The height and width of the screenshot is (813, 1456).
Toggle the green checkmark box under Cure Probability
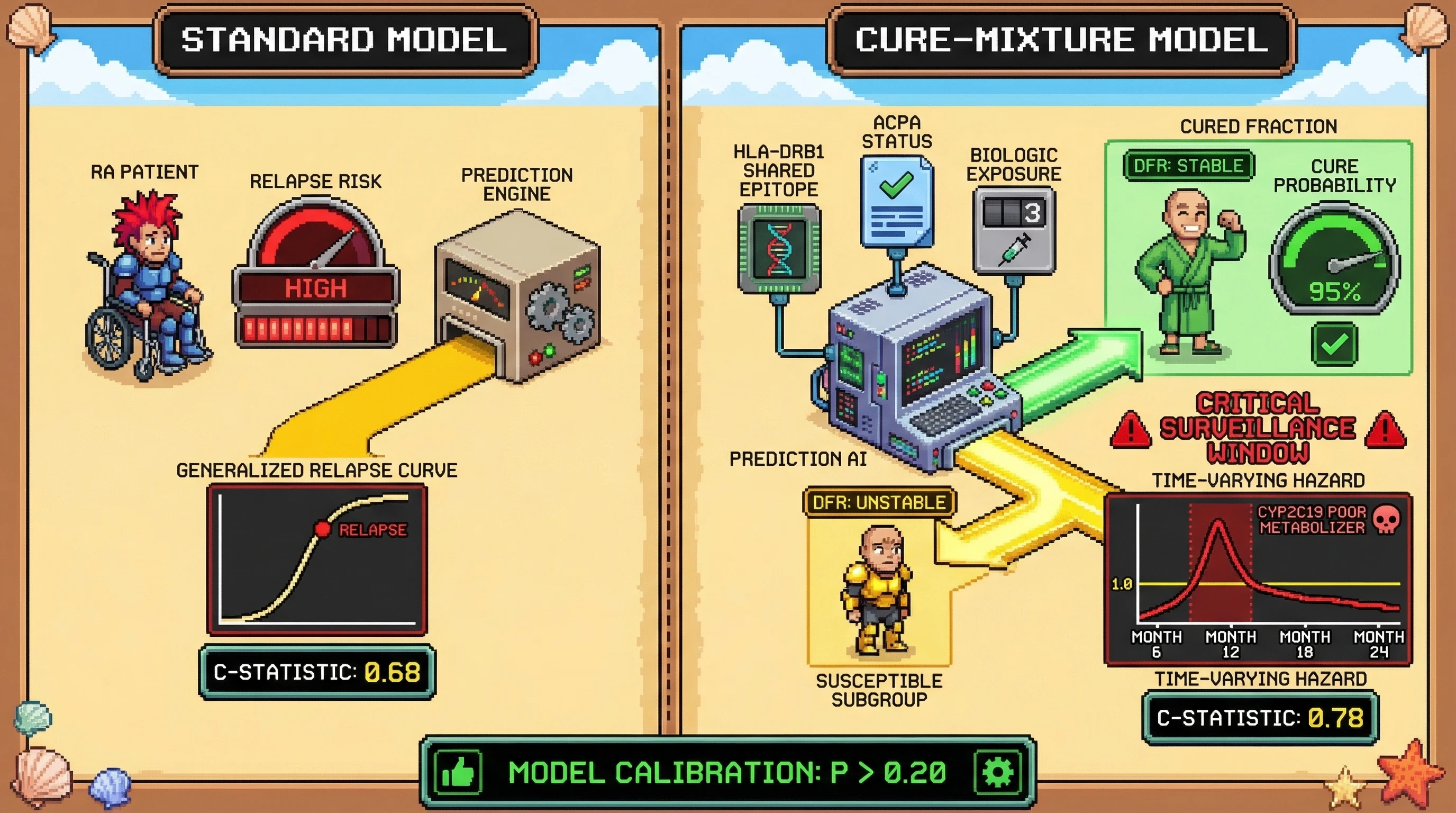tap(1334, 344)
